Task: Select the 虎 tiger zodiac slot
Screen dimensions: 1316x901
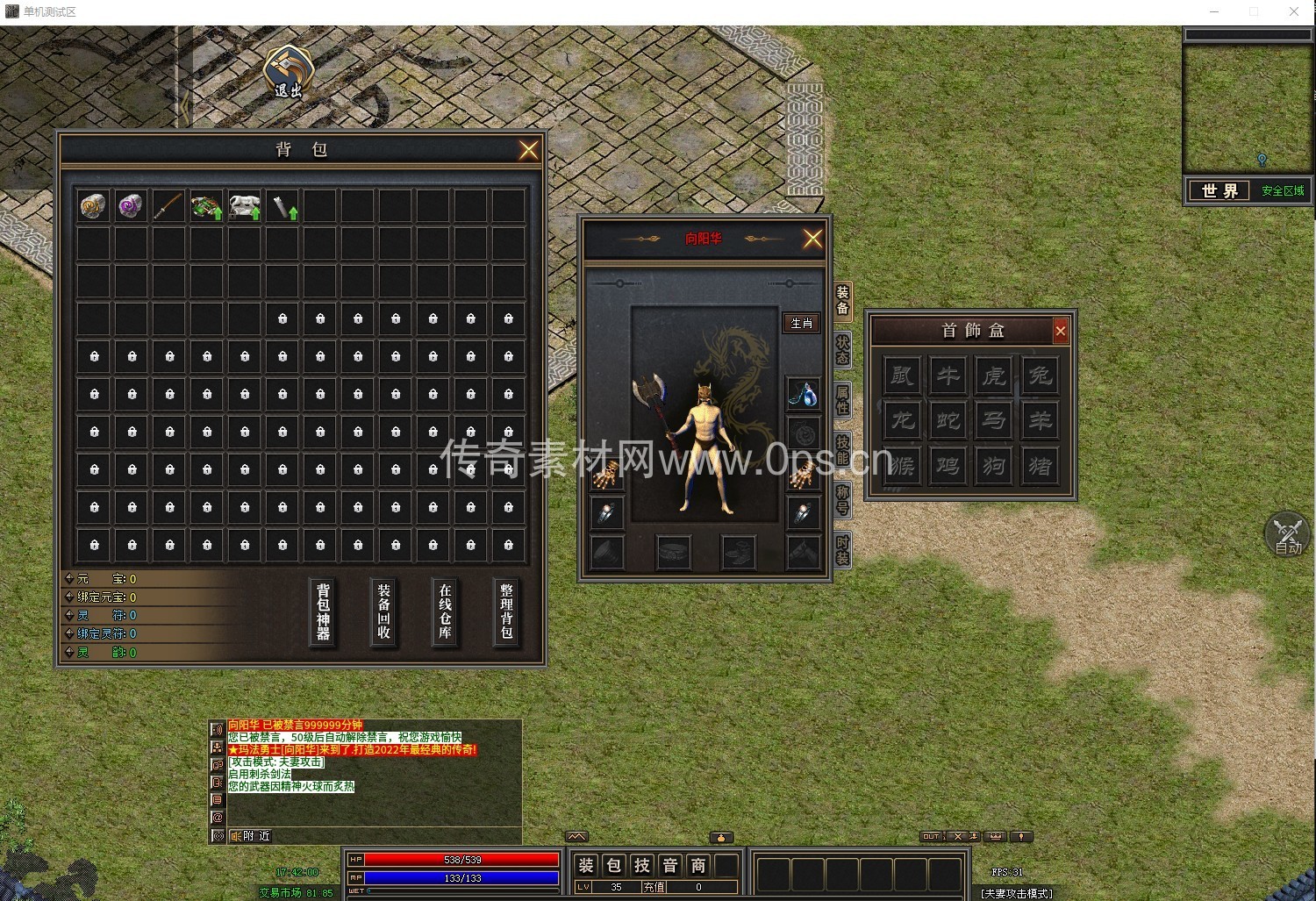Action: click(994, 375)
